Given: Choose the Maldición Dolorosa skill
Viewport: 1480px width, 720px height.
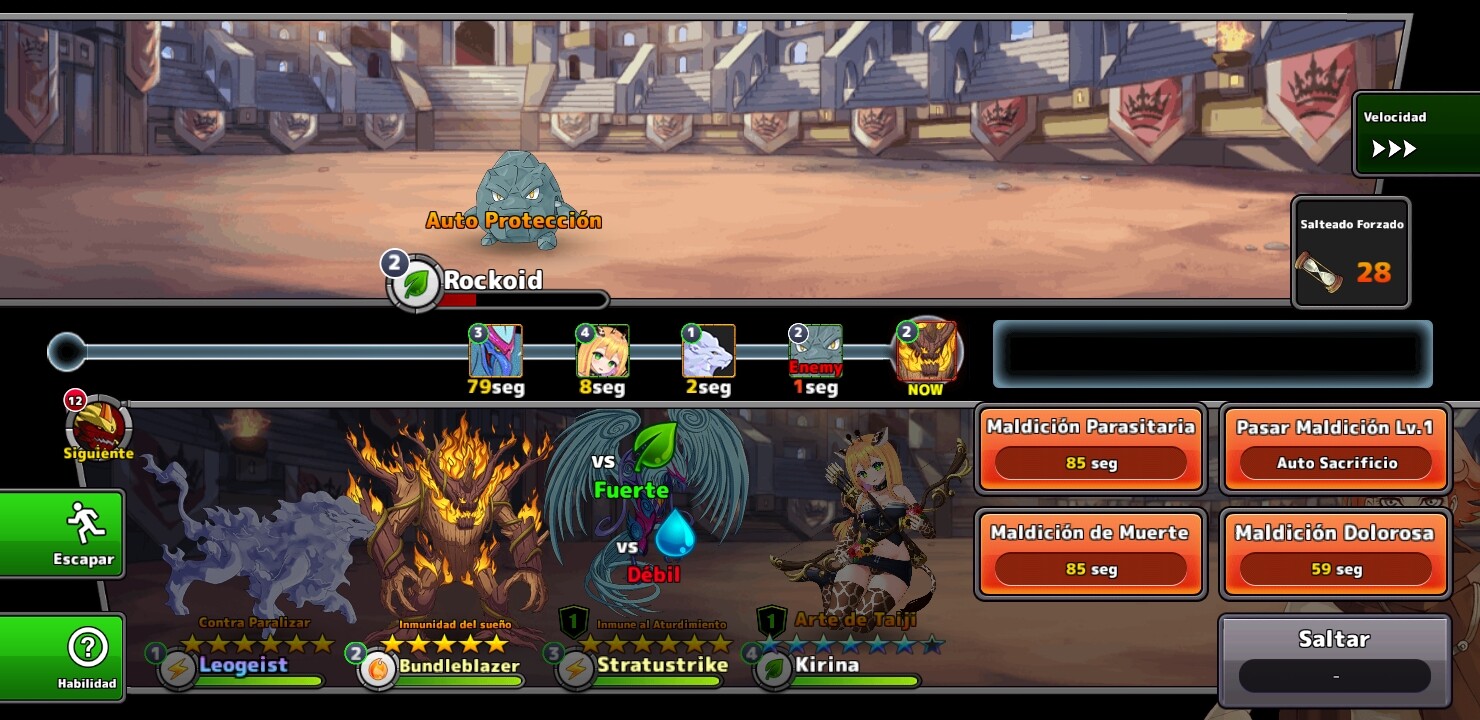Looking at the screenshot, I should tap(1335, 553).
